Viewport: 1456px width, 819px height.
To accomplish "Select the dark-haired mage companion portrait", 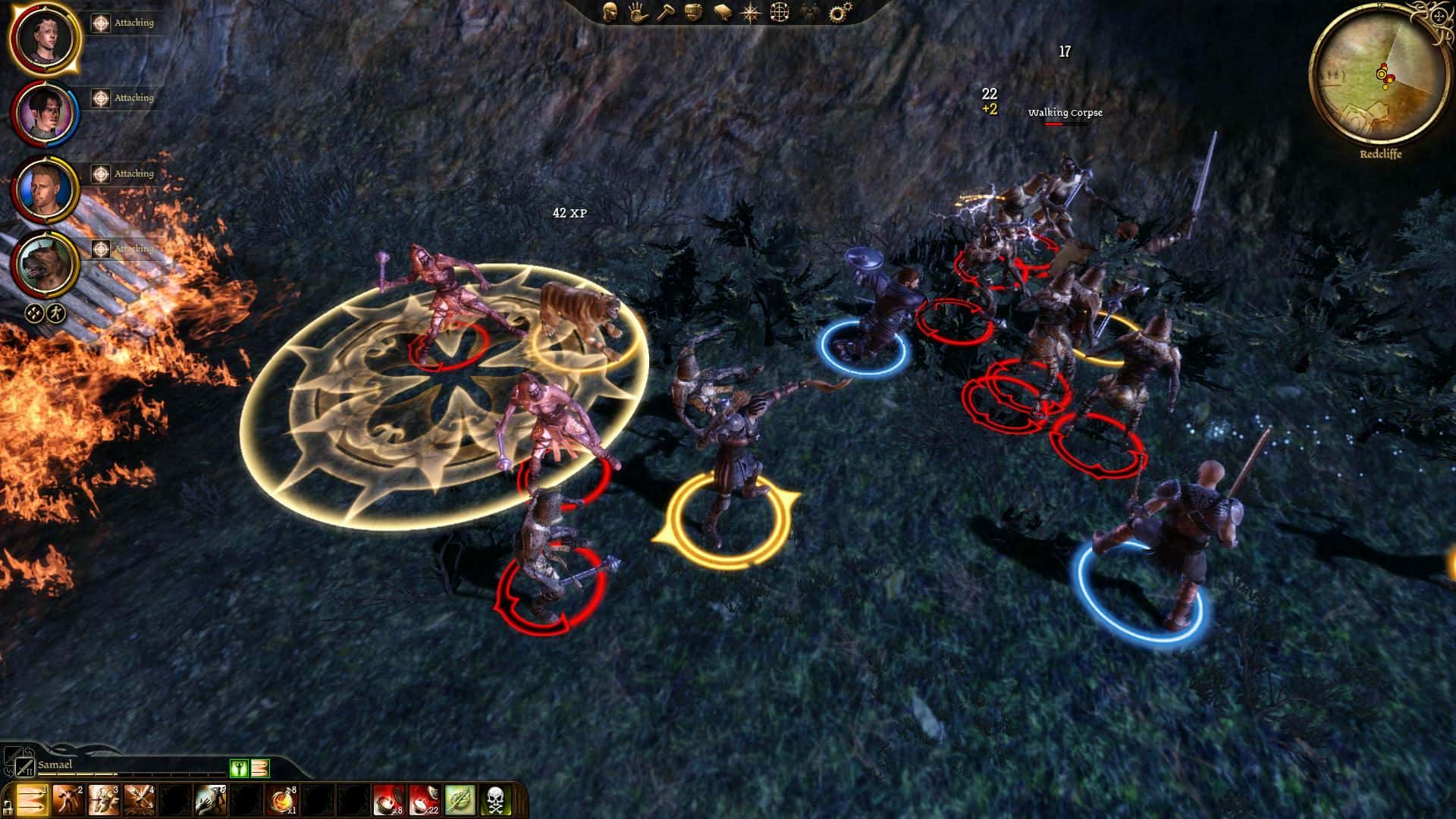I will 44,113.
